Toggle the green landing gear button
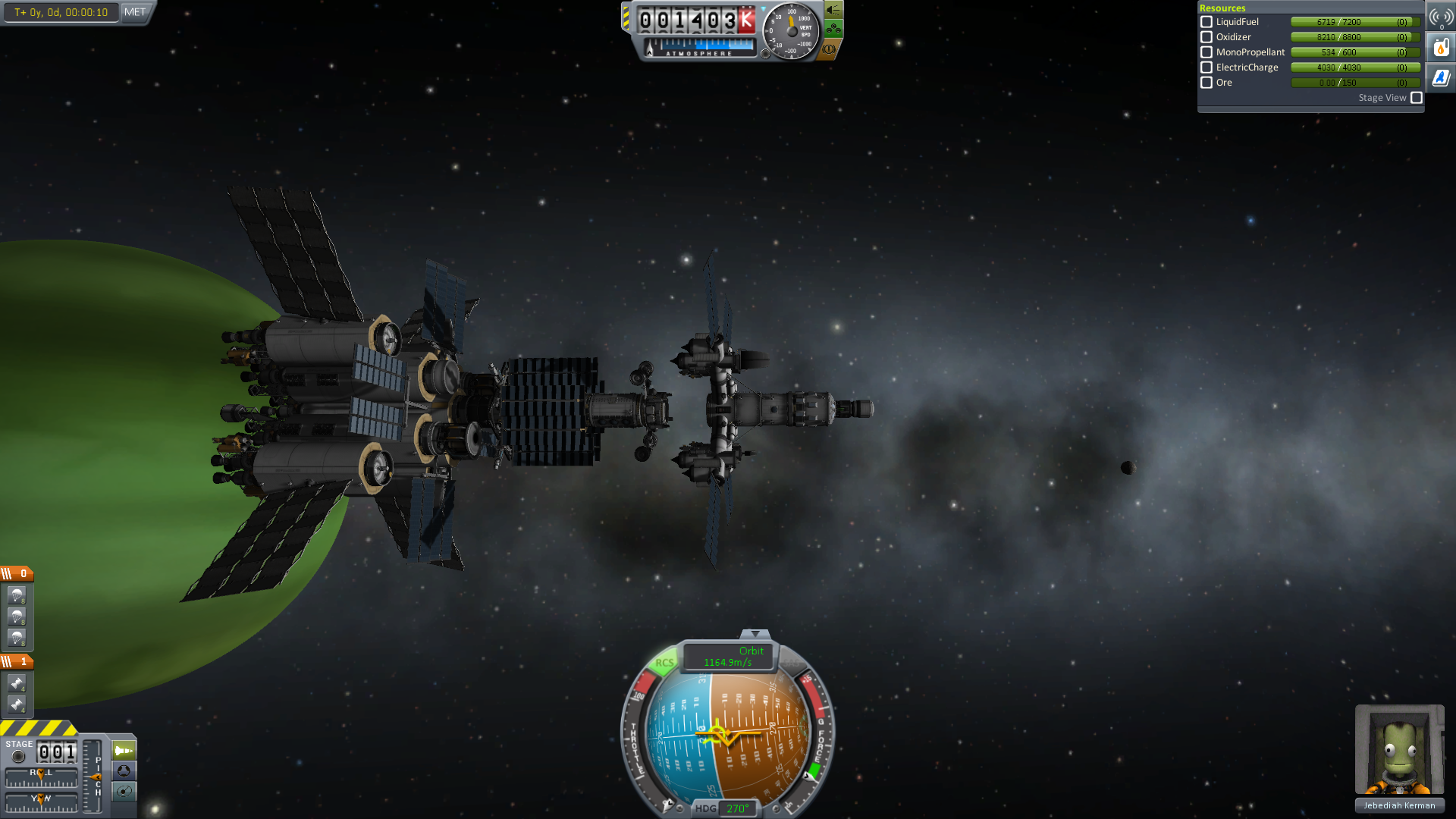1456x819 pixels. (833, 30)
